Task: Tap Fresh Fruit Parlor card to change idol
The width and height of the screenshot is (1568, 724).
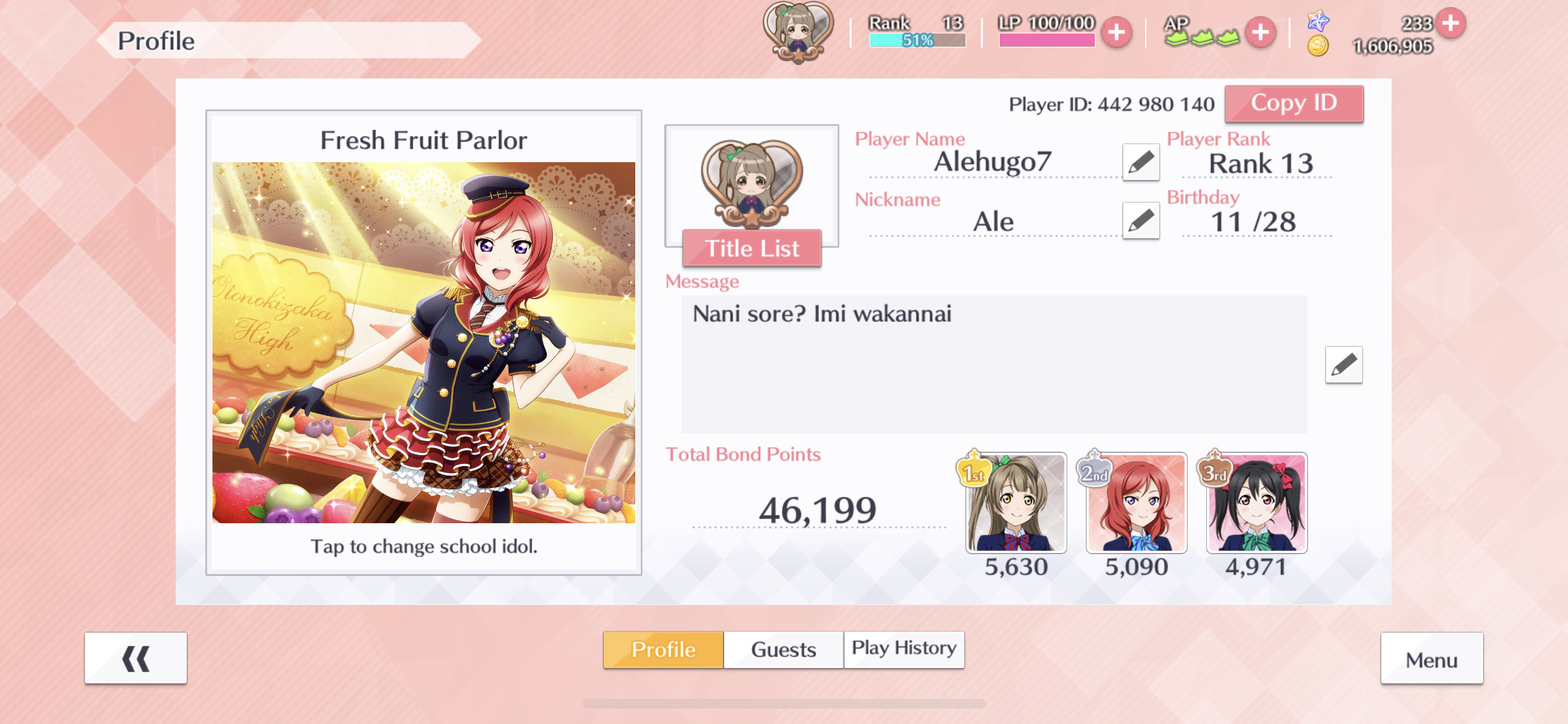Action: pos(424,342)
